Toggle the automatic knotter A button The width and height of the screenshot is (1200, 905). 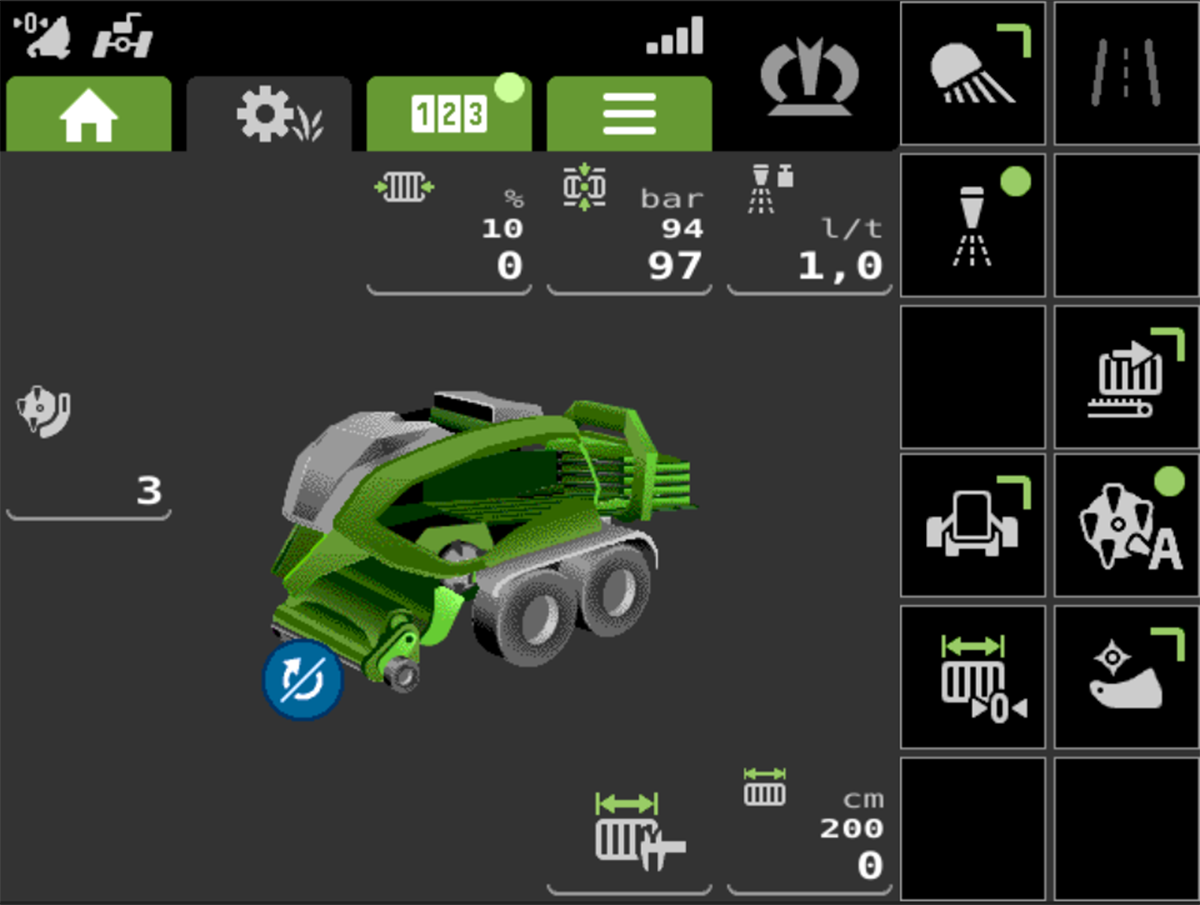[1126, 525]
